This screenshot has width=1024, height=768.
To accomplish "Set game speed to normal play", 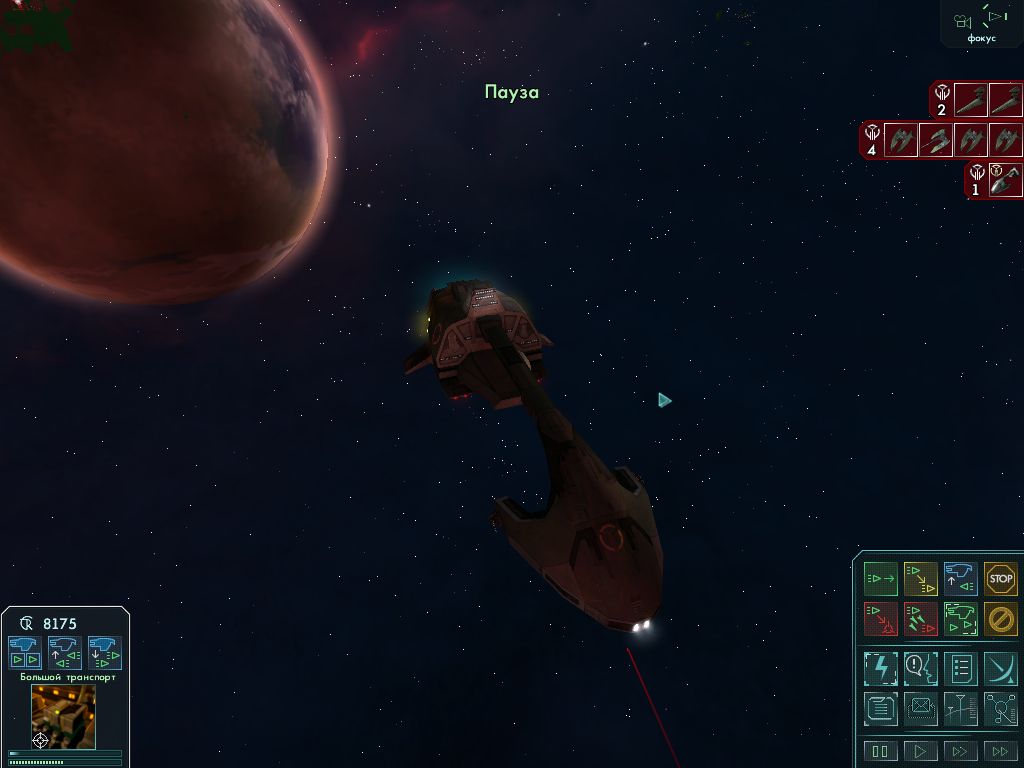I will click(x=920, y=751).
